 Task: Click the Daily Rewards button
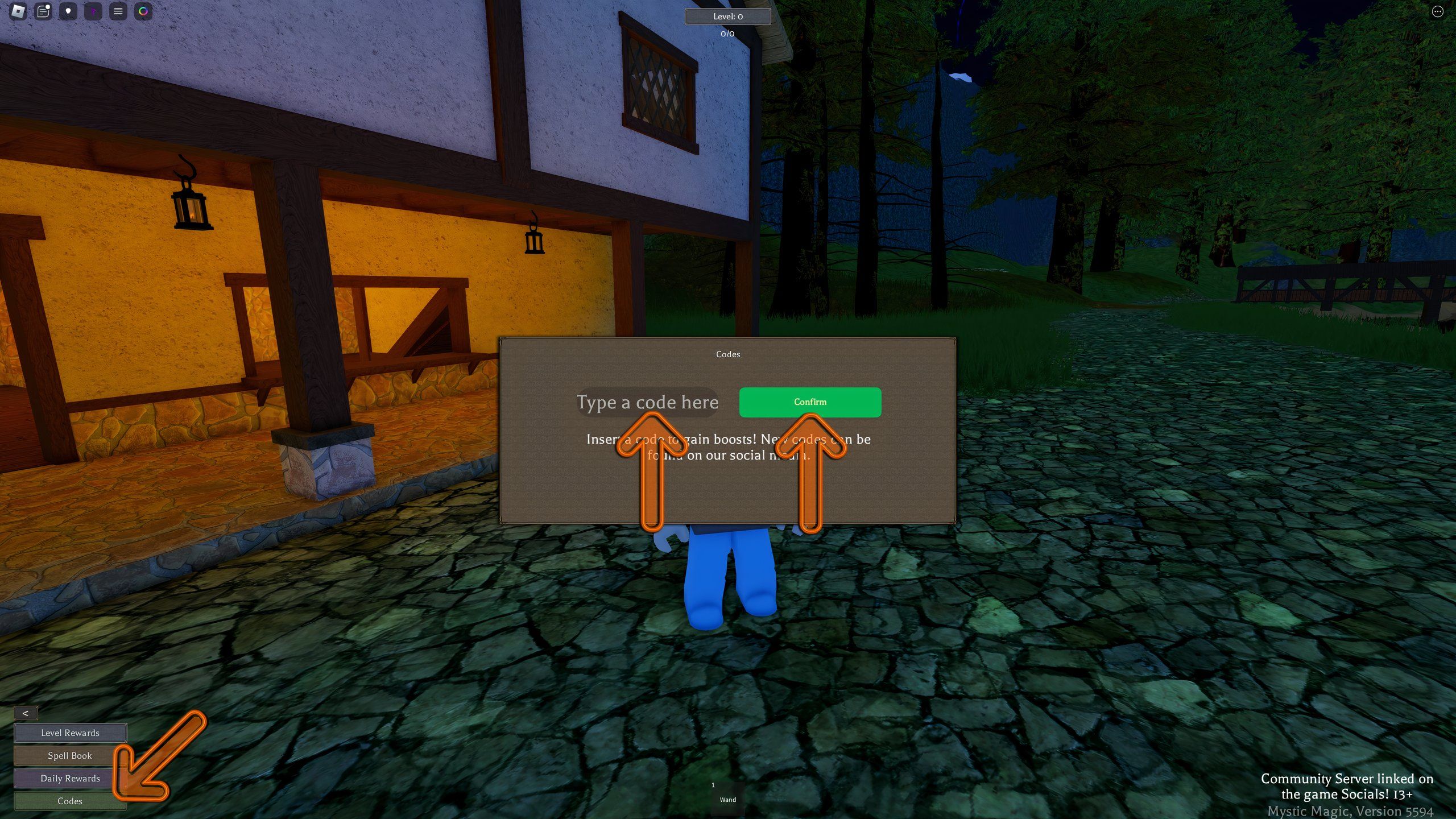[x=70, y=778]
